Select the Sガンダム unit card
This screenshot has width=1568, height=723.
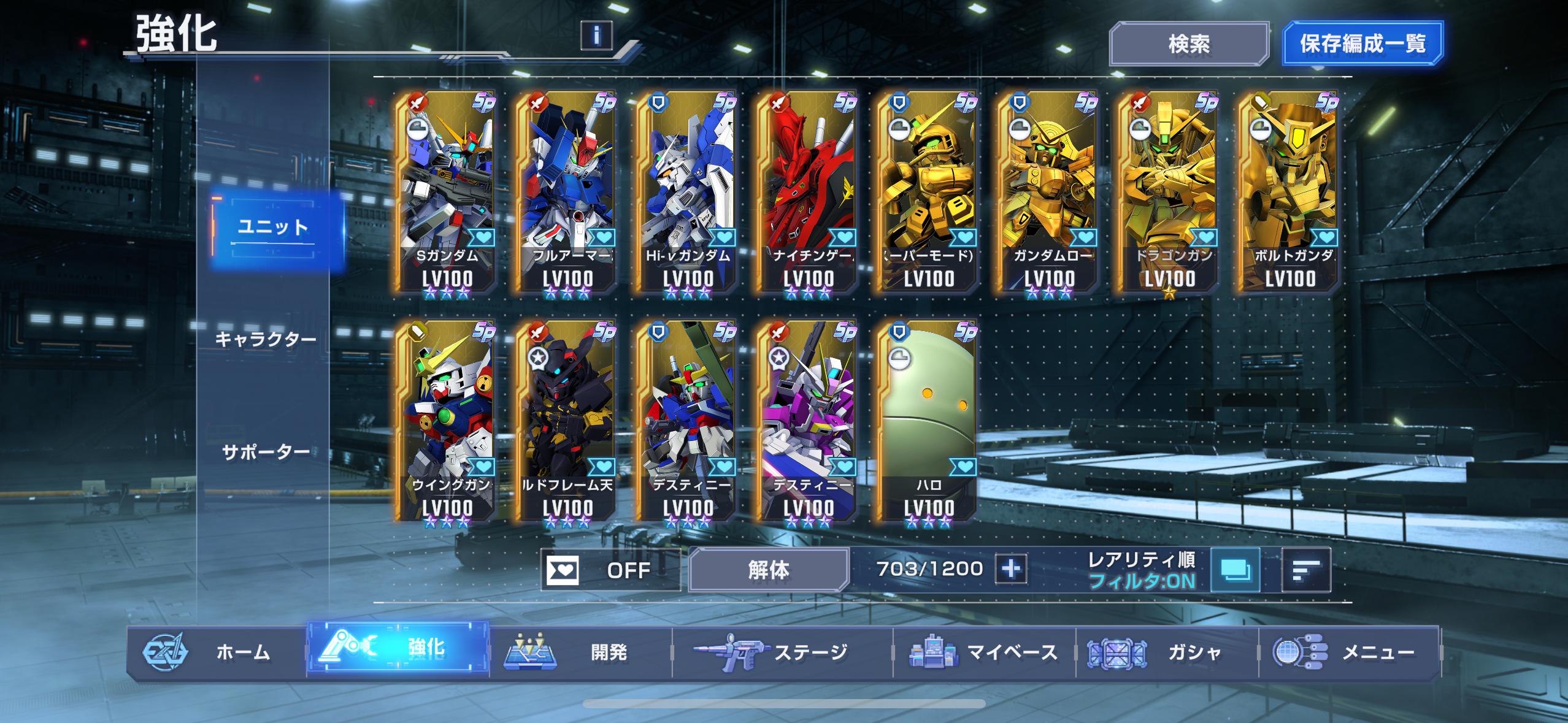[446, 191]
